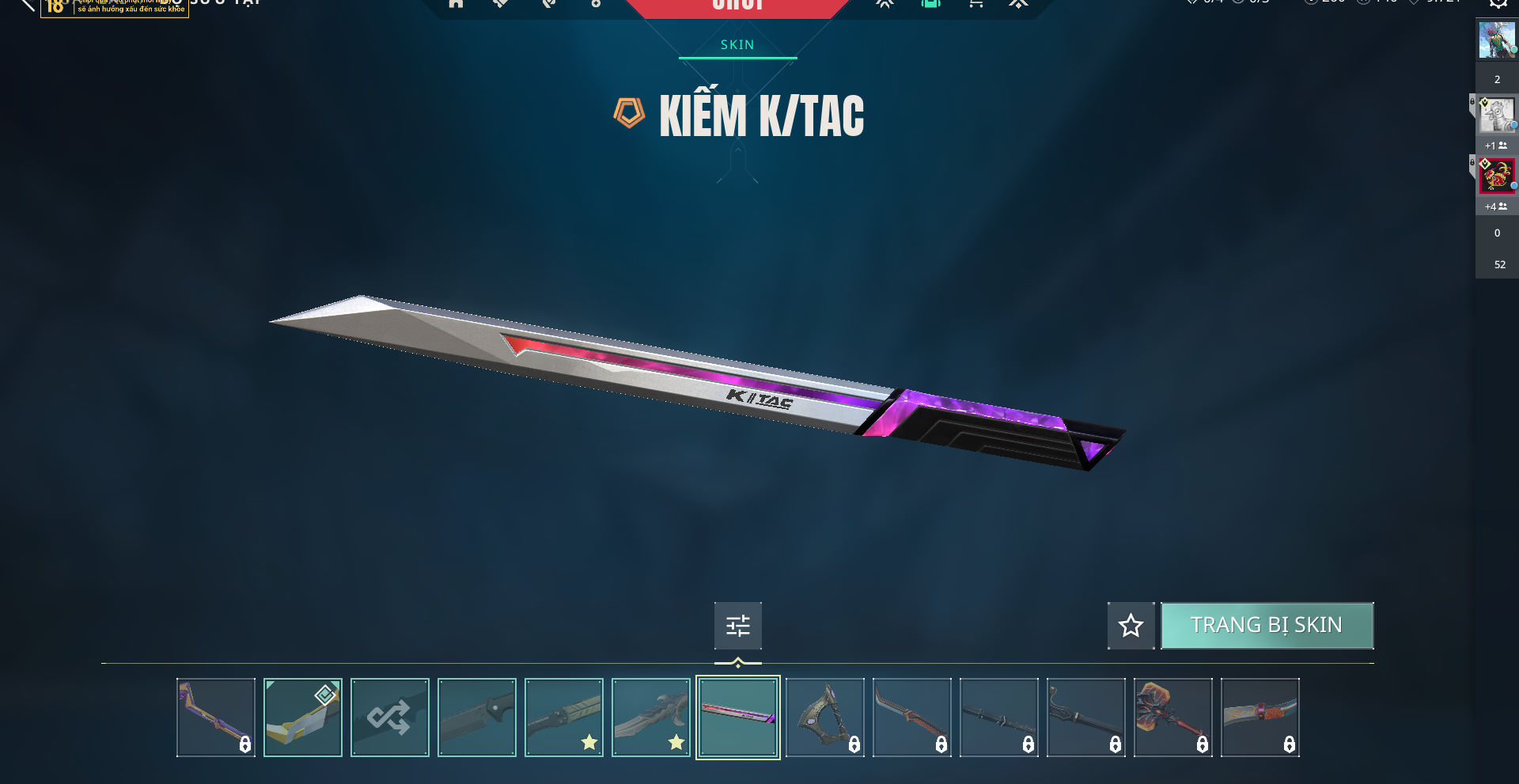Pick the default dark tactical knife thumbnail
1519x784 pixels.
pos(477,718)
